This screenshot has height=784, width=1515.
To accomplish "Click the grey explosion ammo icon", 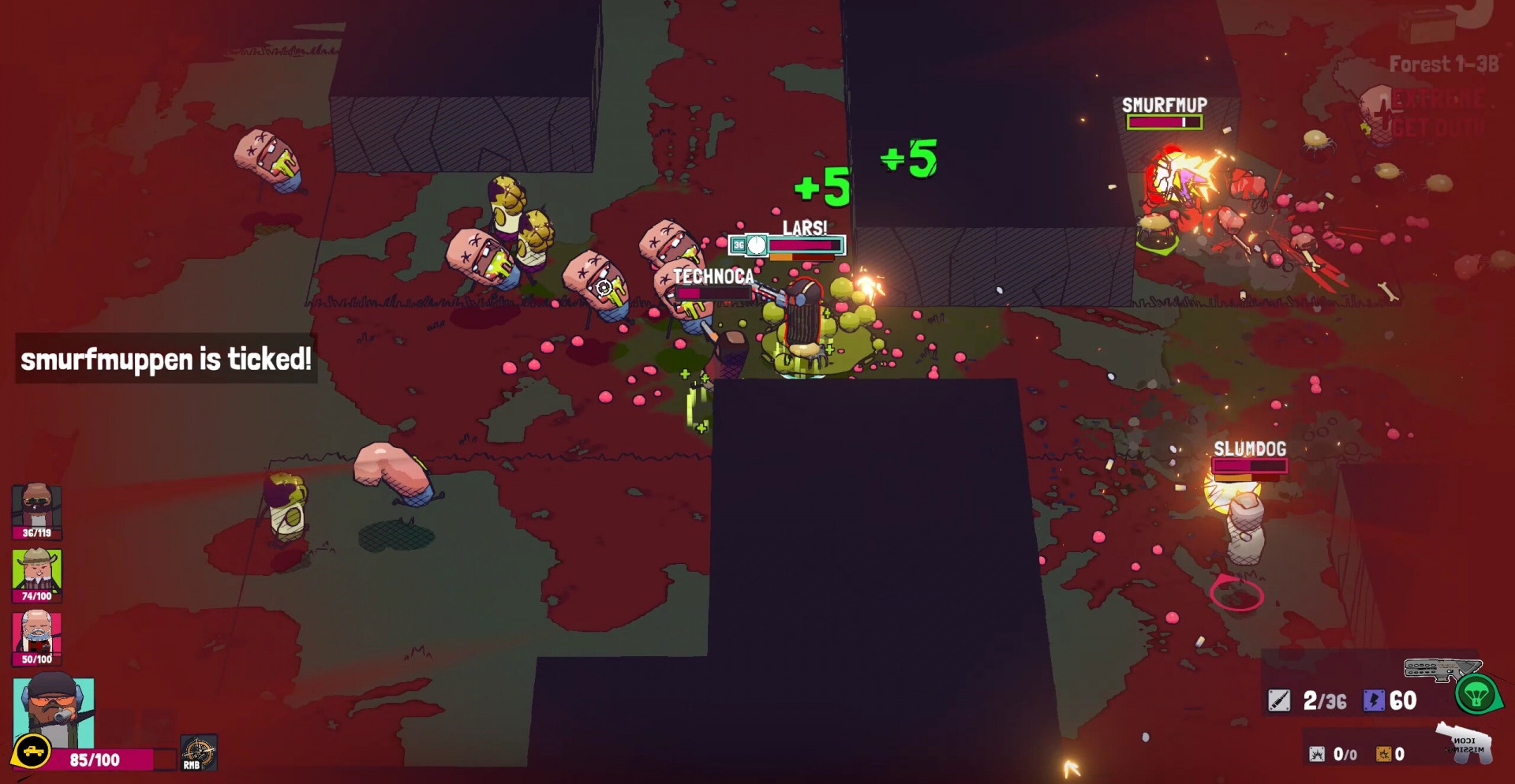I will coord(1317,754).
